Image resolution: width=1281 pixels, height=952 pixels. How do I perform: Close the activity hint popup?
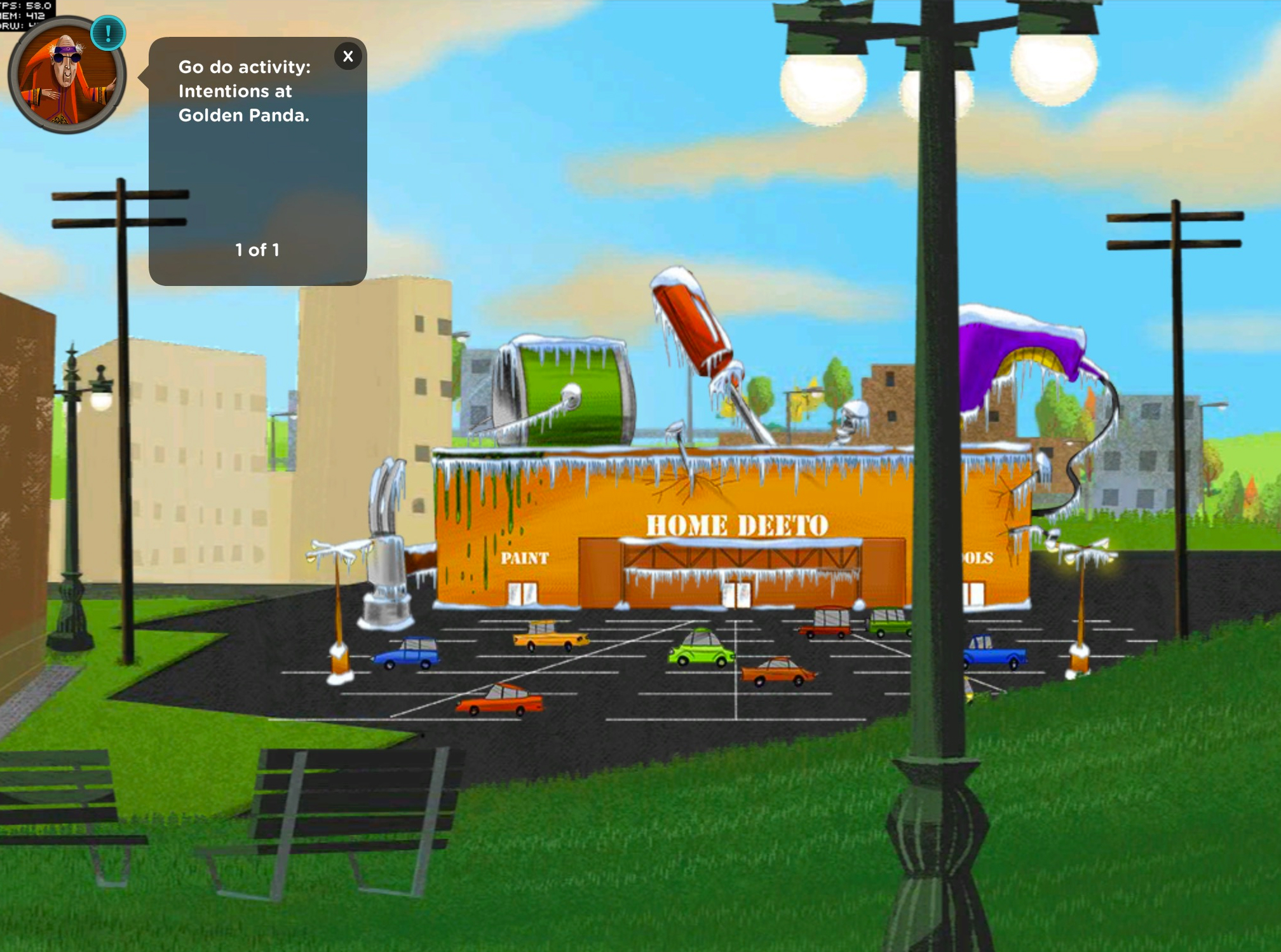(348, 57)
